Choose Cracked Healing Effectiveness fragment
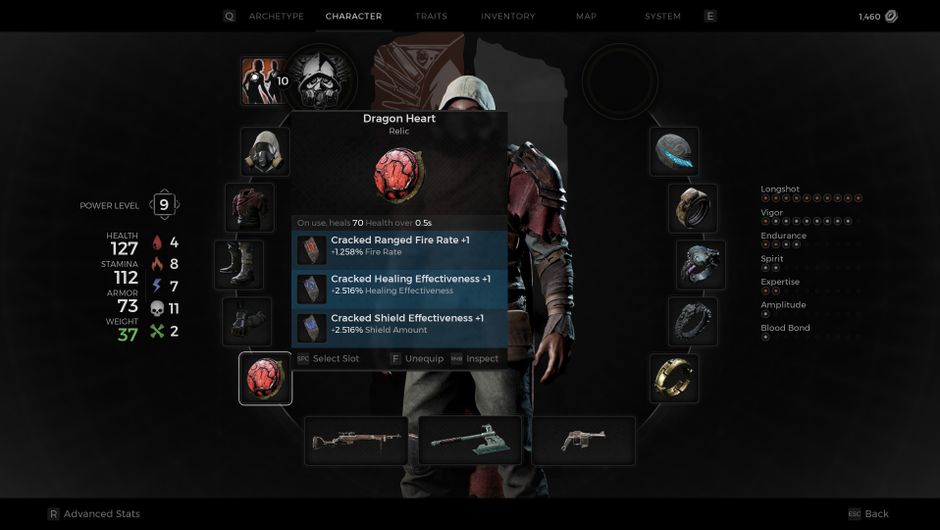Viewport: 940px width, 530px height. coord(400,285)
